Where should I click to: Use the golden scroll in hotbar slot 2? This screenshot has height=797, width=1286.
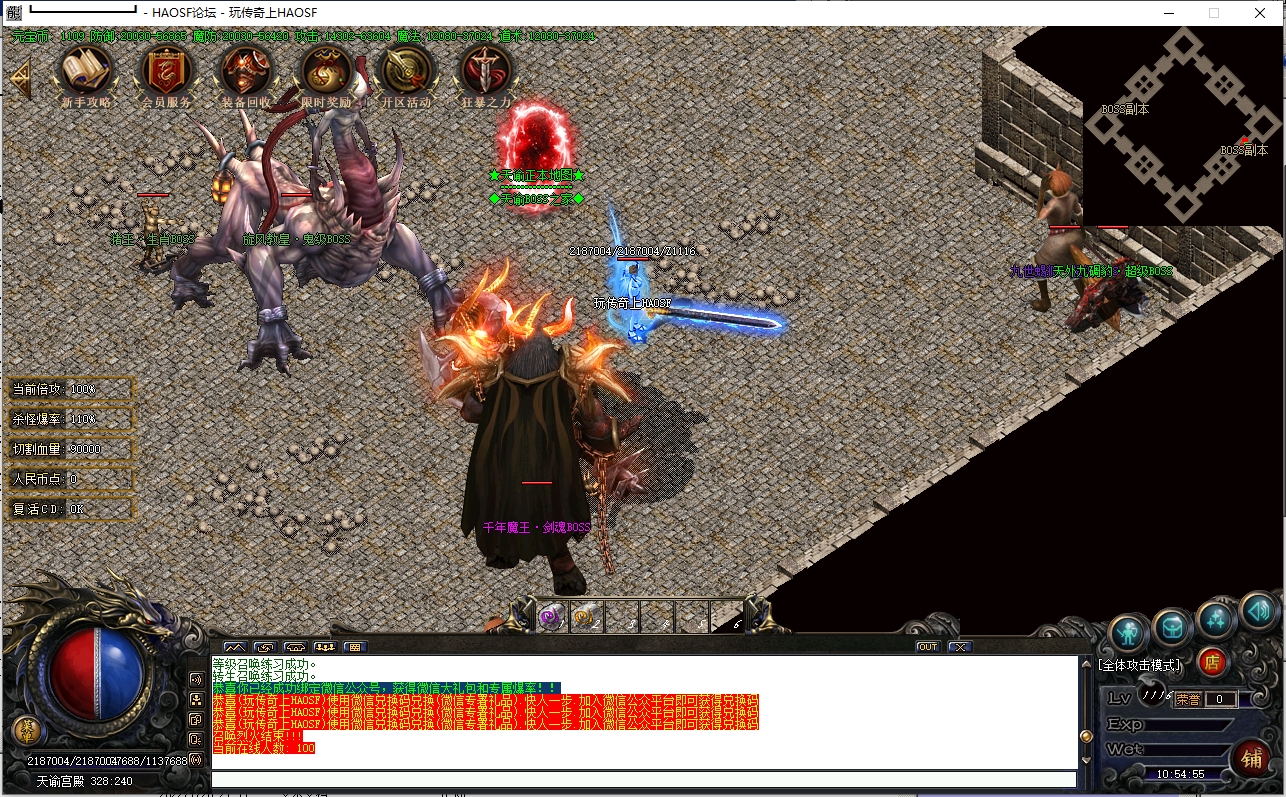tap(586, 617)
